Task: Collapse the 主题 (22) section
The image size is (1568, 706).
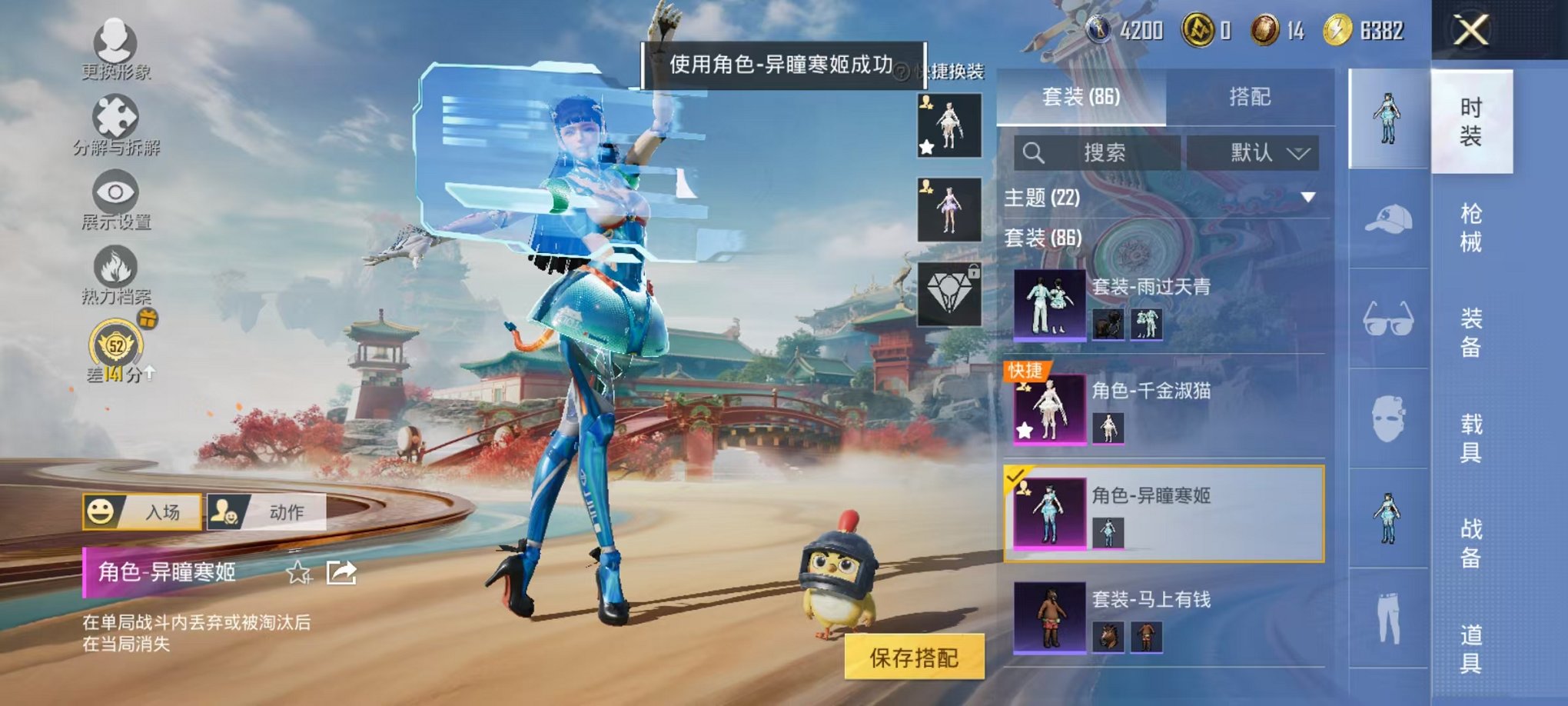Action: tap(1308, 196)
